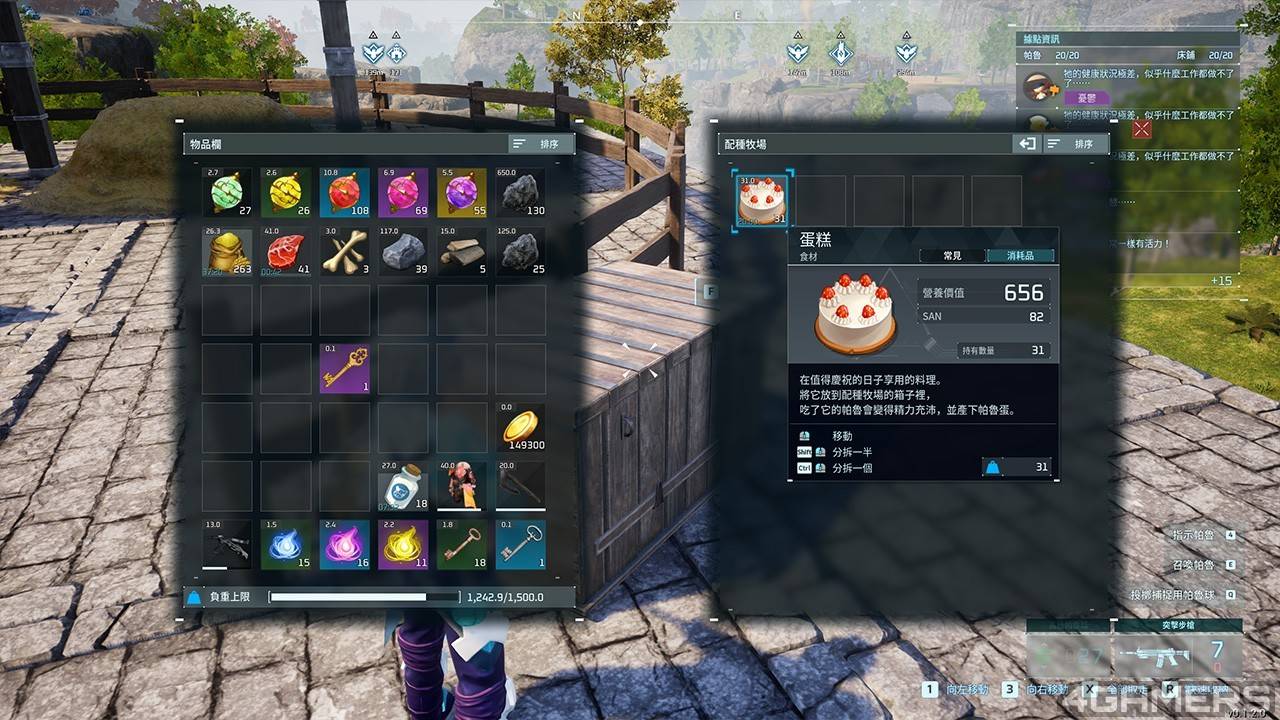This screenshot has width=1280, height=720.
Task: Select the crossbow weapon slot
Action: pos(227,545)
